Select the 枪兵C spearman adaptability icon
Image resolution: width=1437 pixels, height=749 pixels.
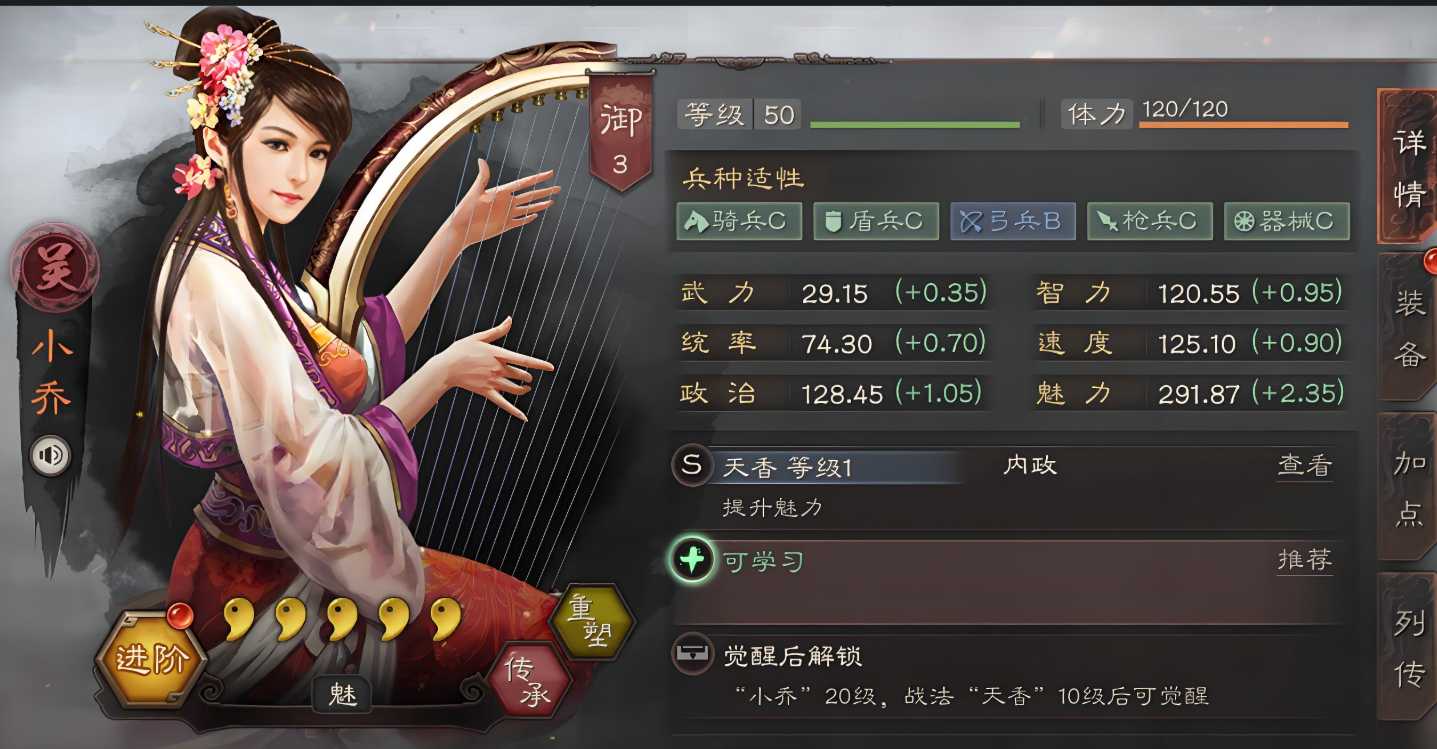click(x=1150, y=221)
